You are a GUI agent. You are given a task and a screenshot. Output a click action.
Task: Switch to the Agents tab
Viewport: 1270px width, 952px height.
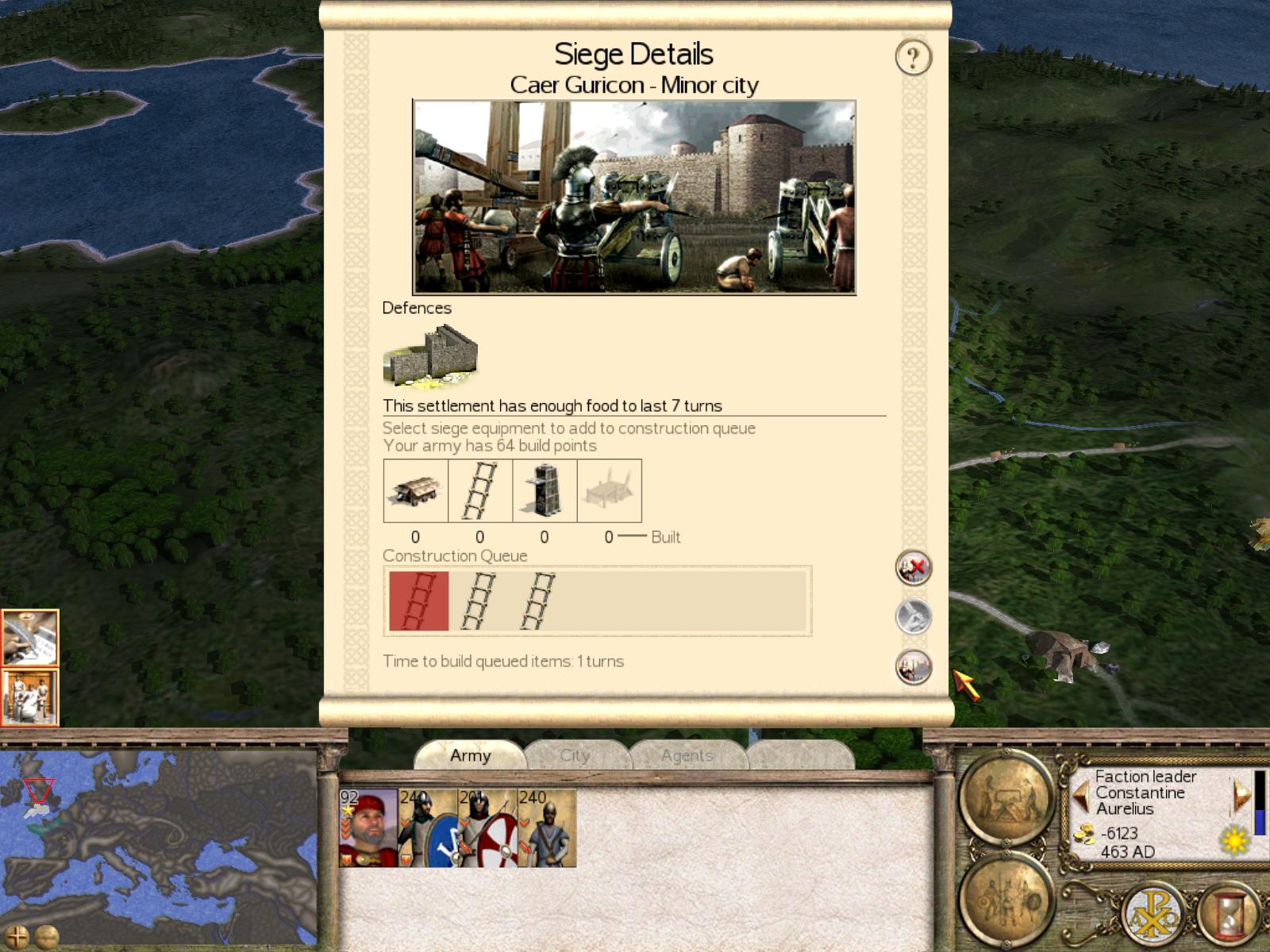point(687,755)
